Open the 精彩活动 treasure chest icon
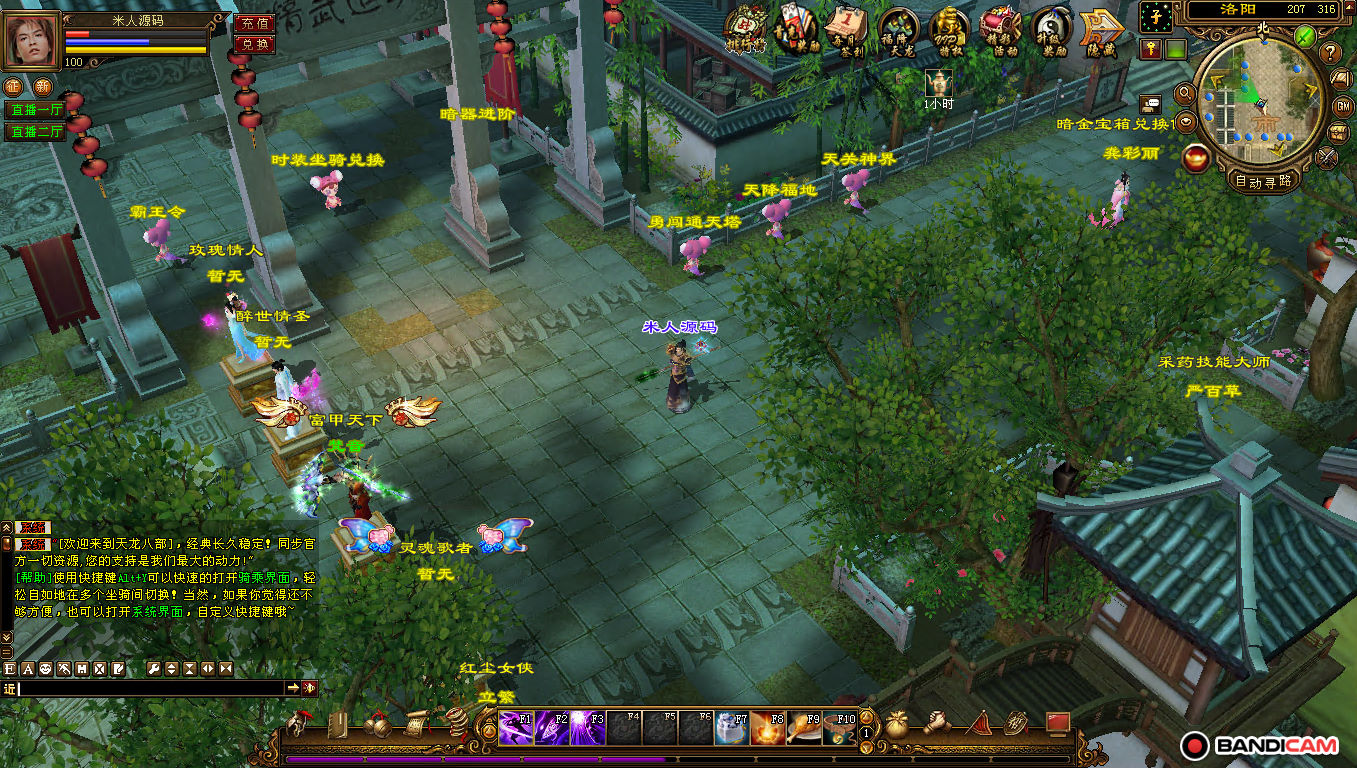Screen dimensions: 1357x768 [x=999, y=31]
